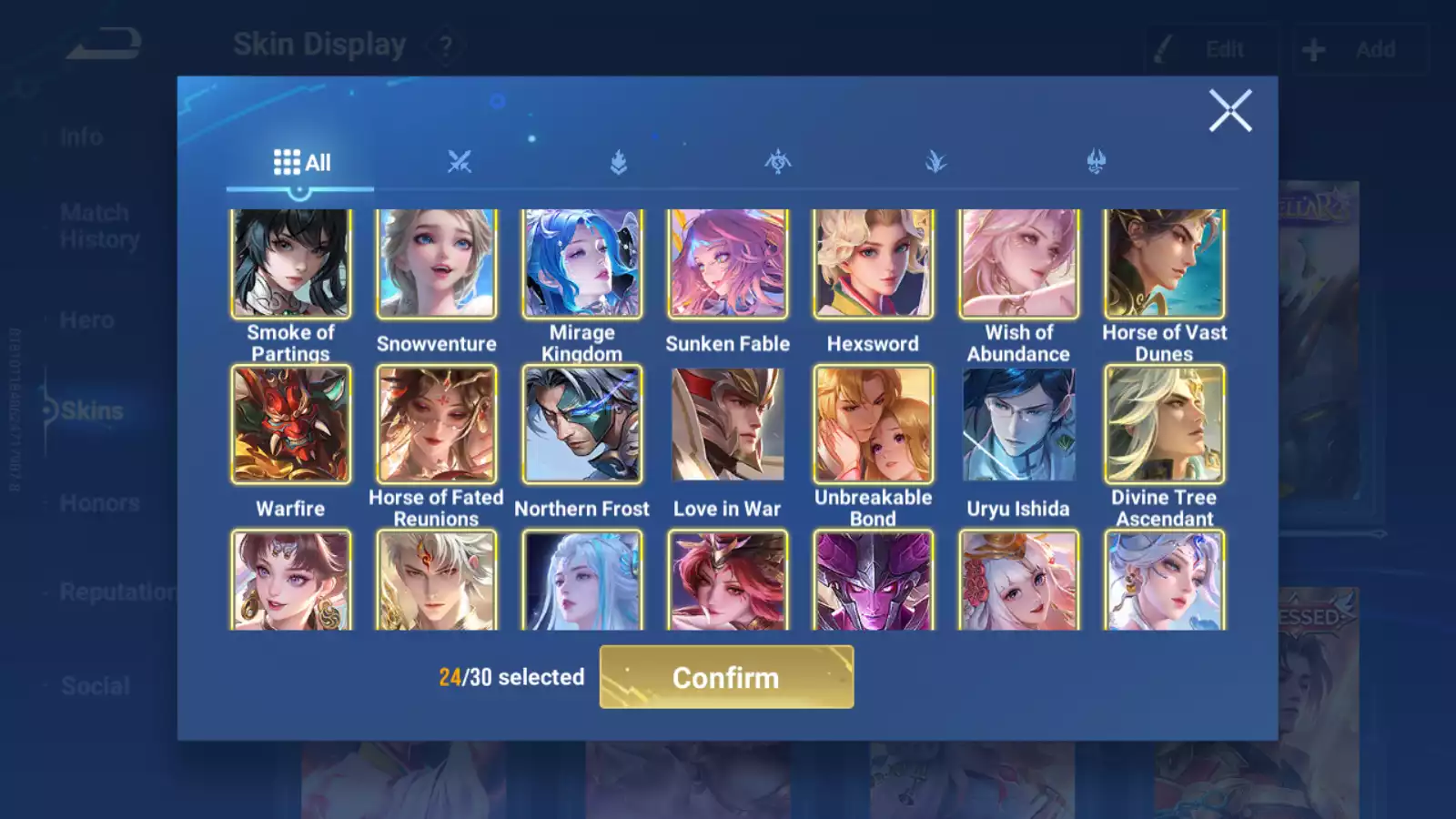Pick the Warfire skin portrait

click(291, 424)
